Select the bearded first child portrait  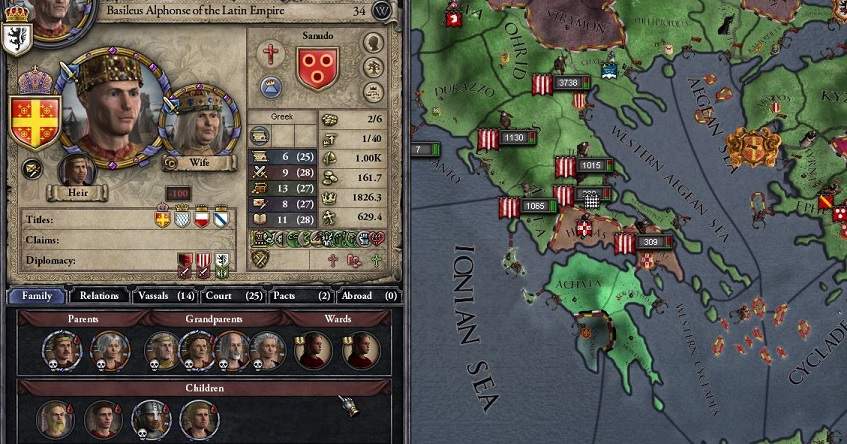(x=55, y=418)
